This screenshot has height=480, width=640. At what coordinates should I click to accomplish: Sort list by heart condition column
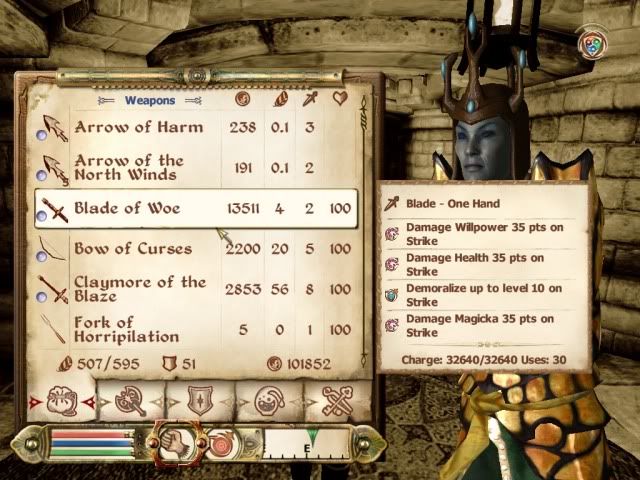pyautogui.click(x=340, y=99)
